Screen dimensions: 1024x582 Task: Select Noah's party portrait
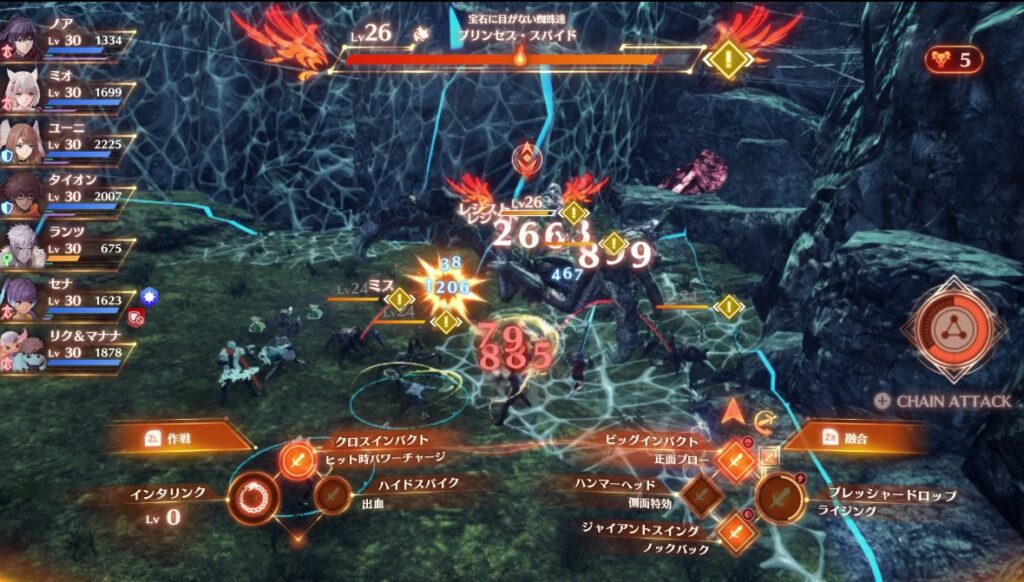(22, 36)
